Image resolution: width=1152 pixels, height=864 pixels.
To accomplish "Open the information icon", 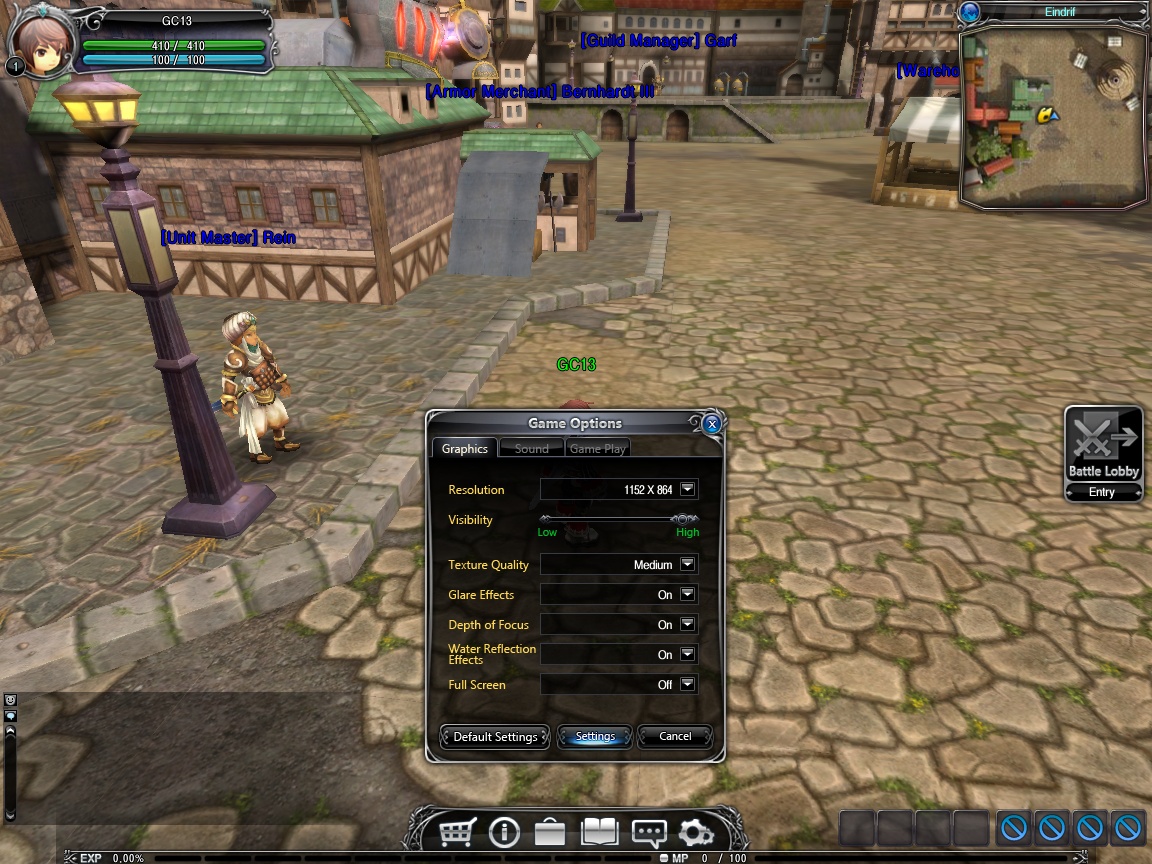I will point(503,832).
